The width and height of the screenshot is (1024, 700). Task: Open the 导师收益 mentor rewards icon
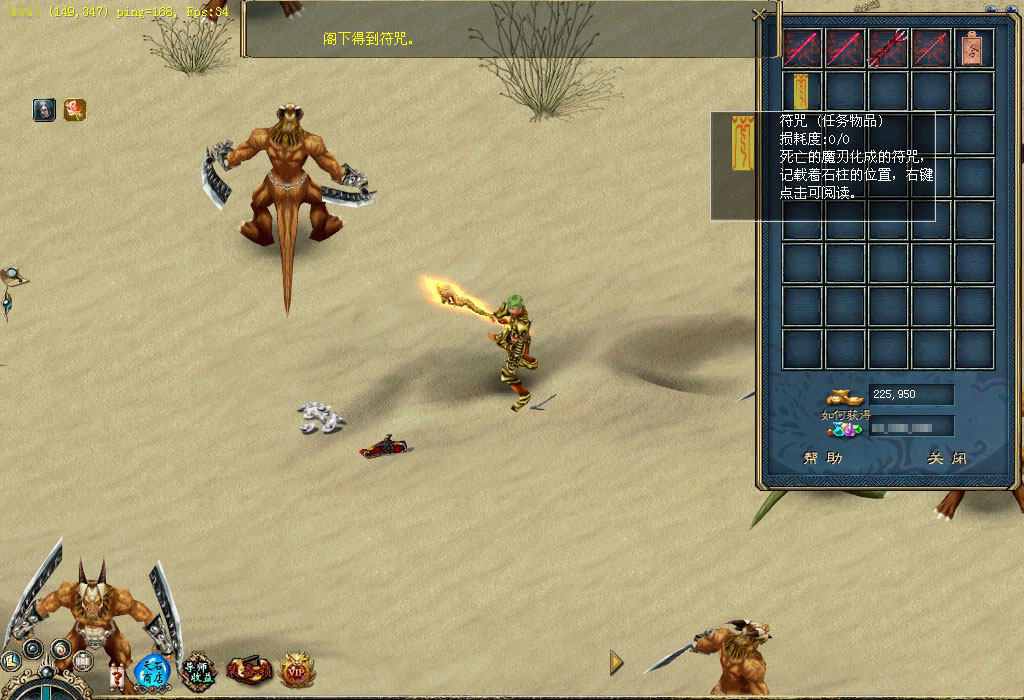(x=198, y=671)
